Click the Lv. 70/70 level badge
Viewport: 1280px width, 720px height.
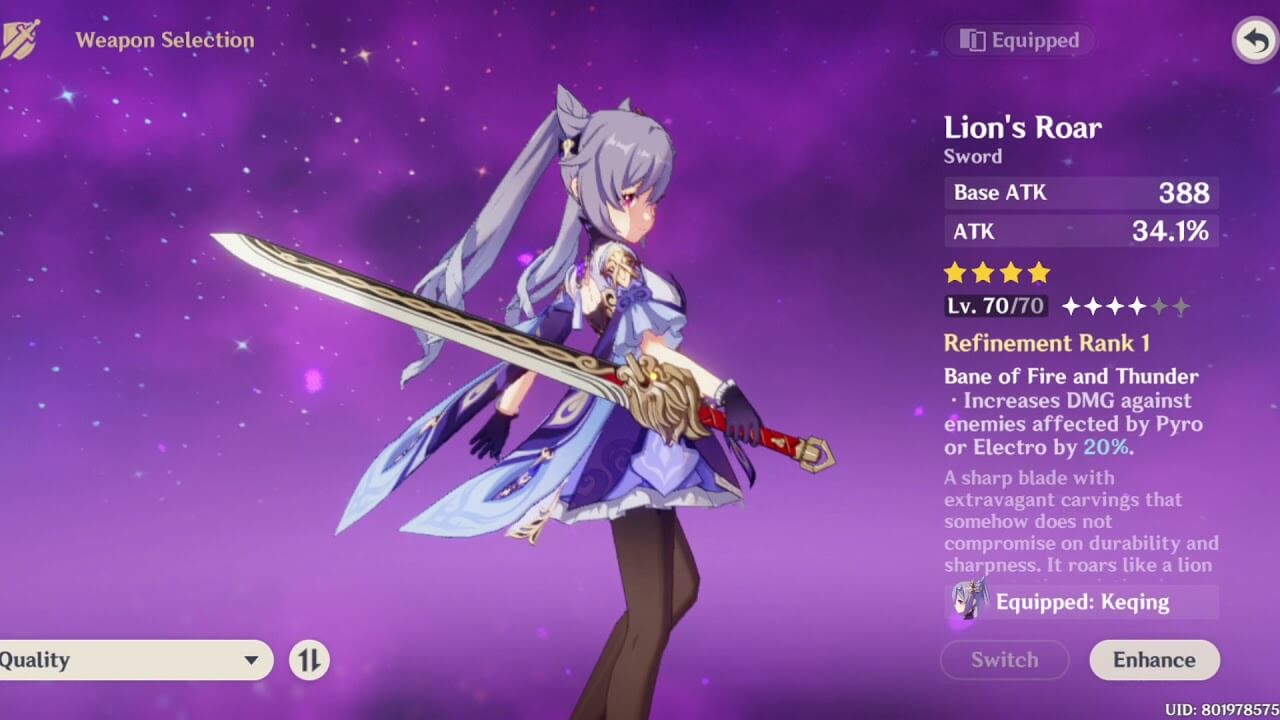click(995, 307)
